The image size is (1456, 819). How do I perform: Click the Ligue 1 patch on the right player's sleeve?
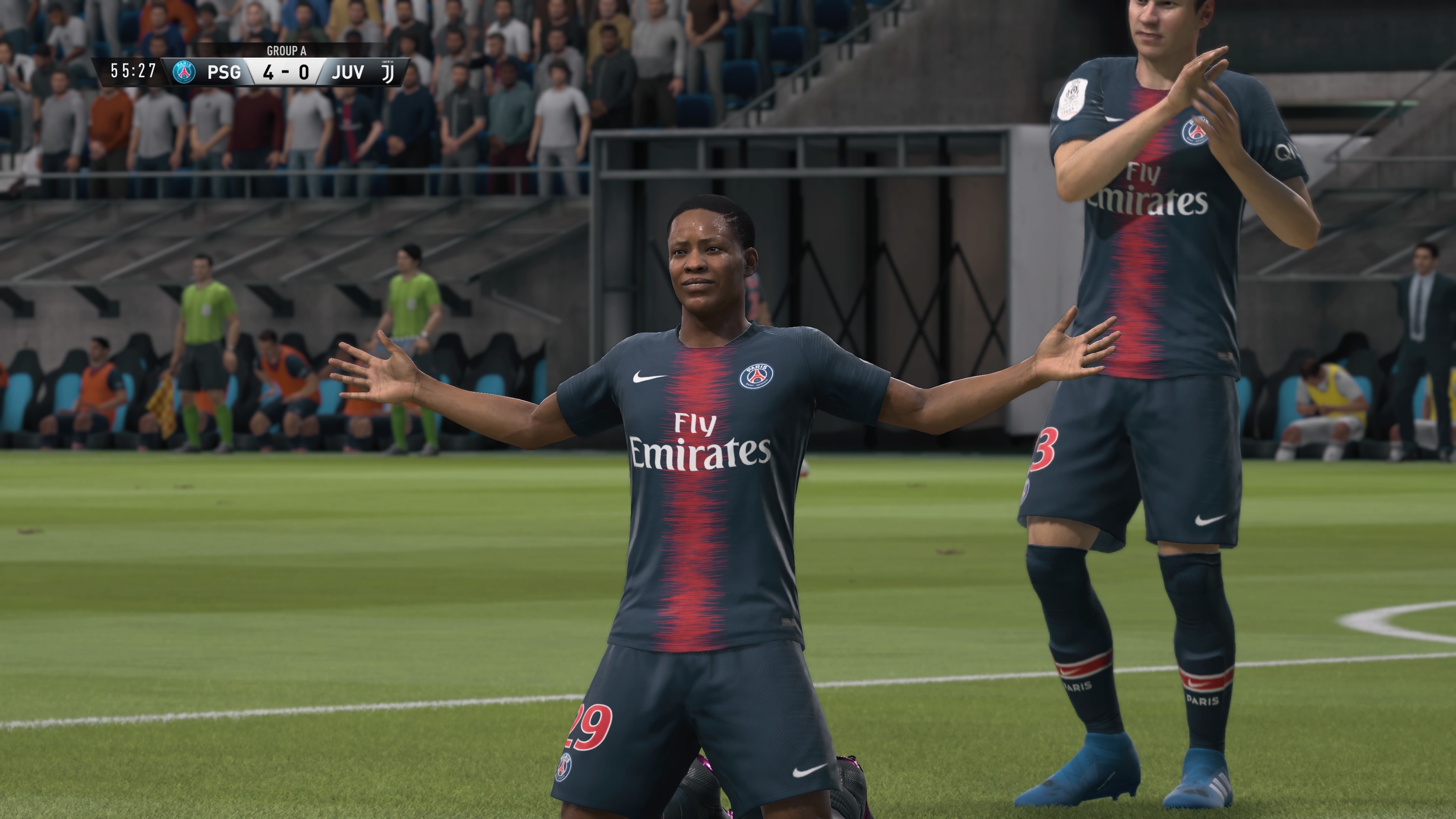pos(1072,99)
